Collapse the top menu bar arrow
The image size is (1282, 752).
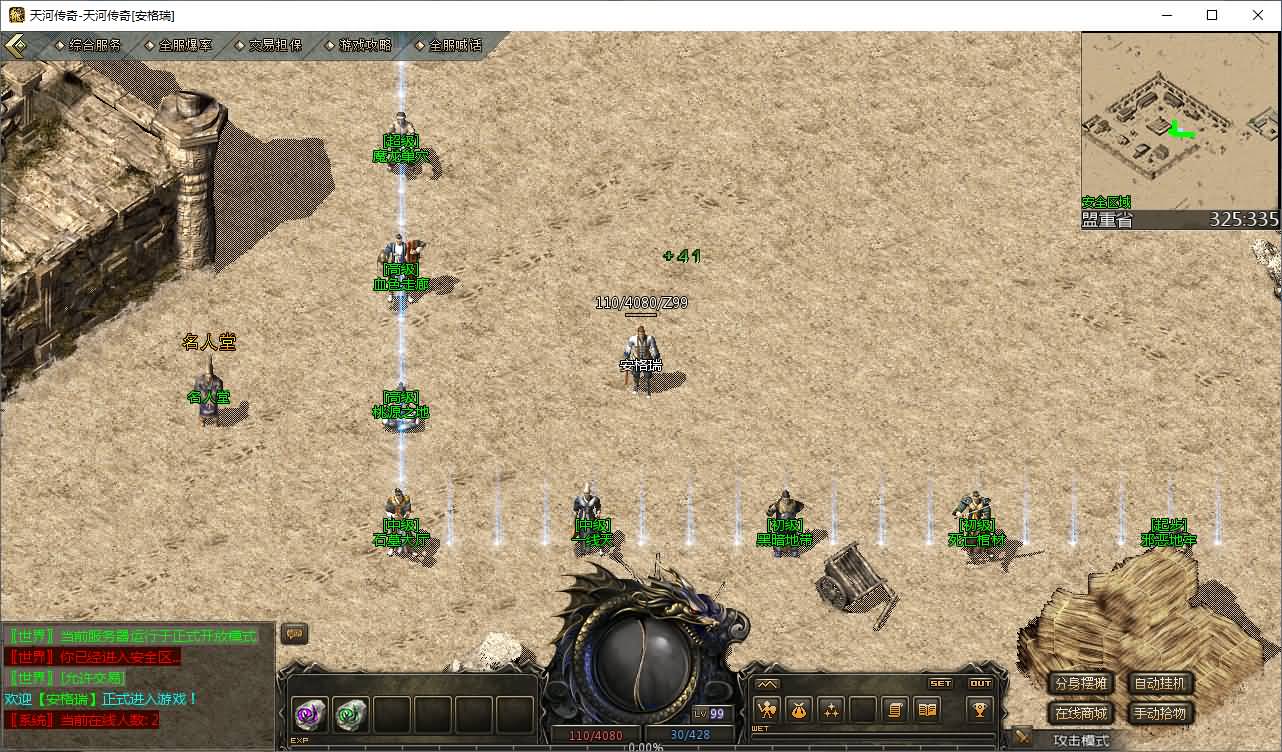(17, 46)
